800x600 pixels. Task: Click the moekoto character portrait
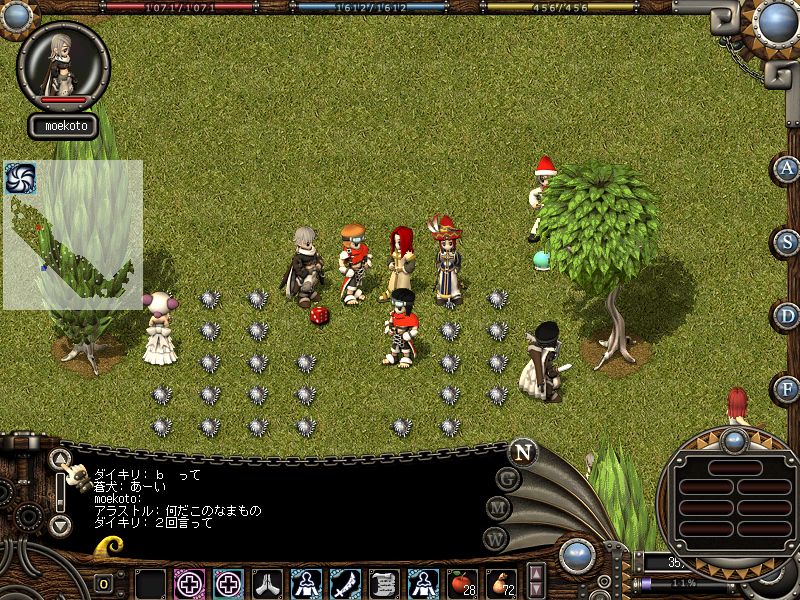click(62, 62)
